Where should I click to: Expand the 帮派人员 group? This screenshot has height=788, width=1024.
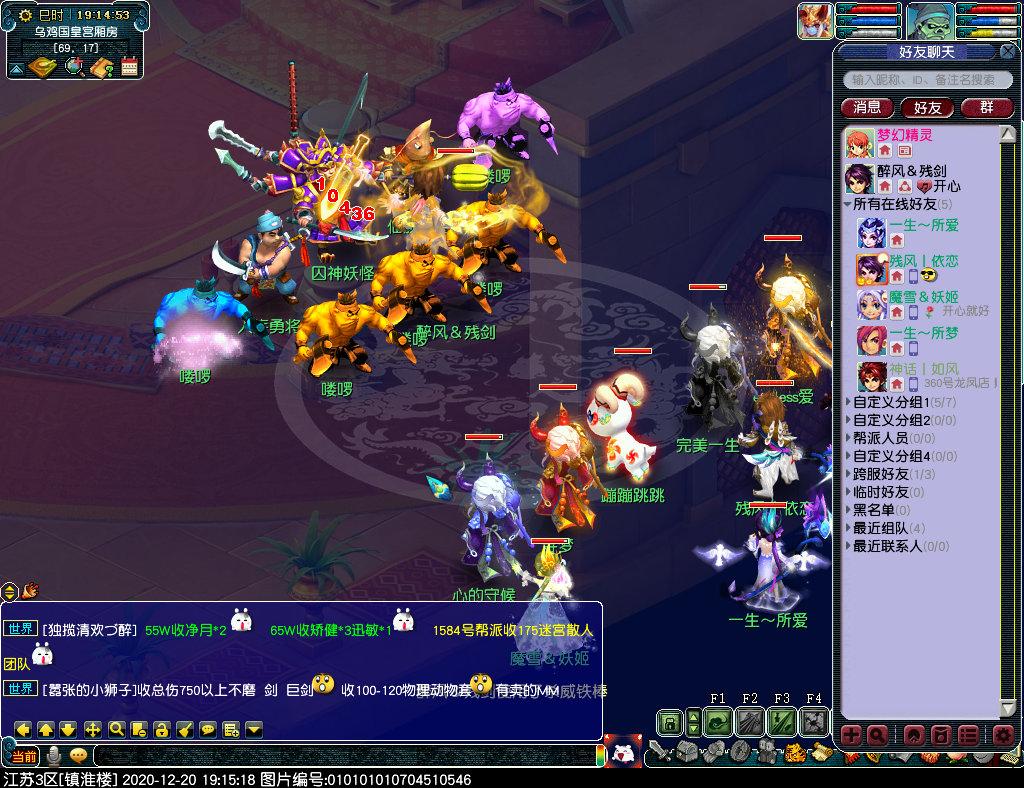click(x=879, y=438)
